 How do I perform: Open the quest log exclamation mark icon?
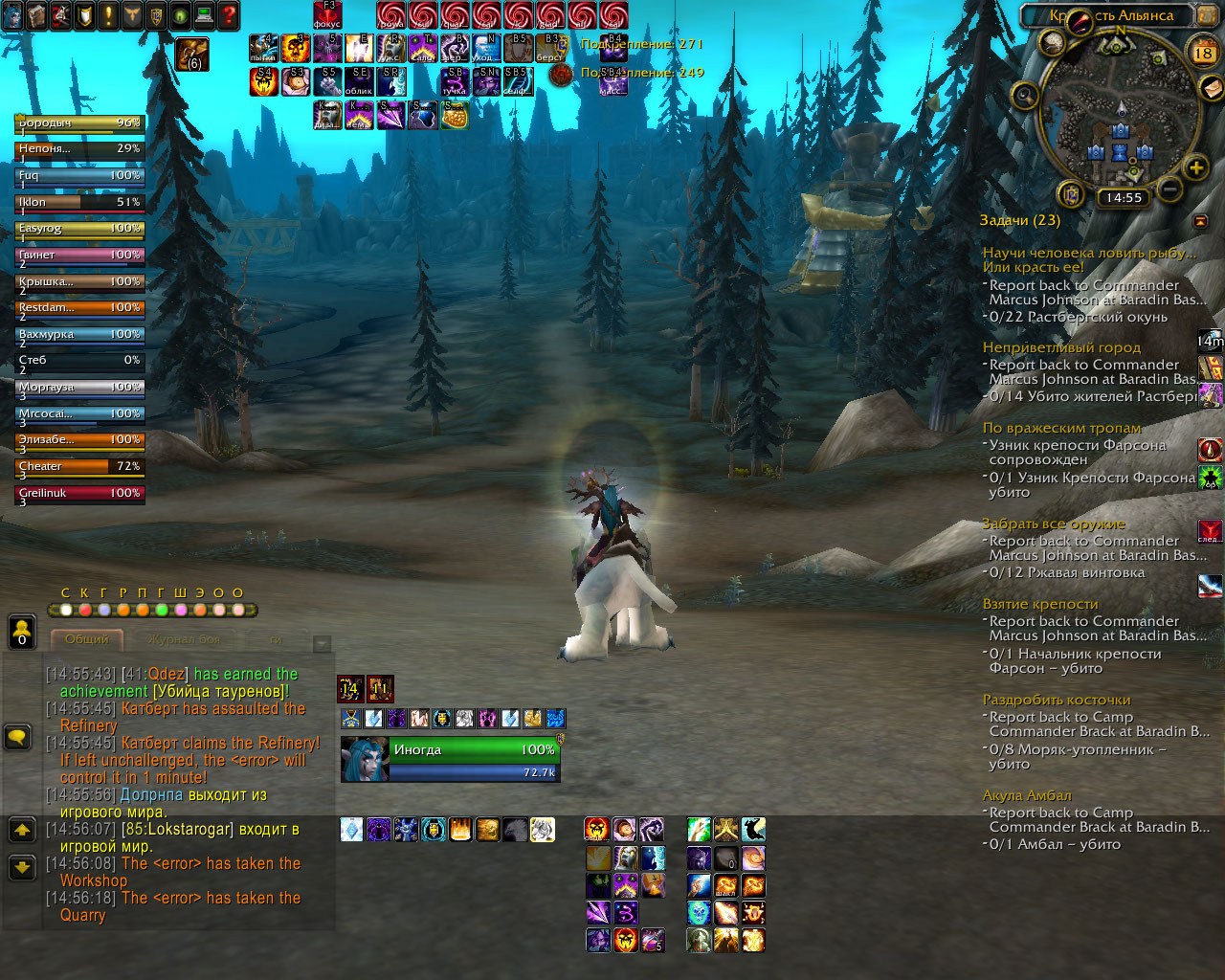pyautogui.click(x=108, y=15)
